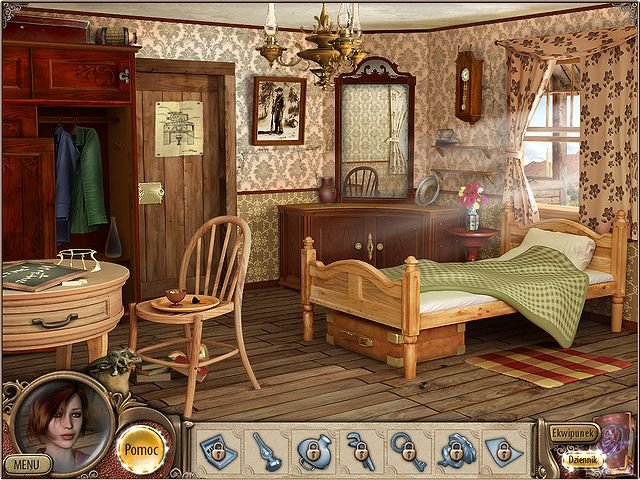The image size is (640, 480).
Task: Select the locked key item slot
Action: [408, 450]
